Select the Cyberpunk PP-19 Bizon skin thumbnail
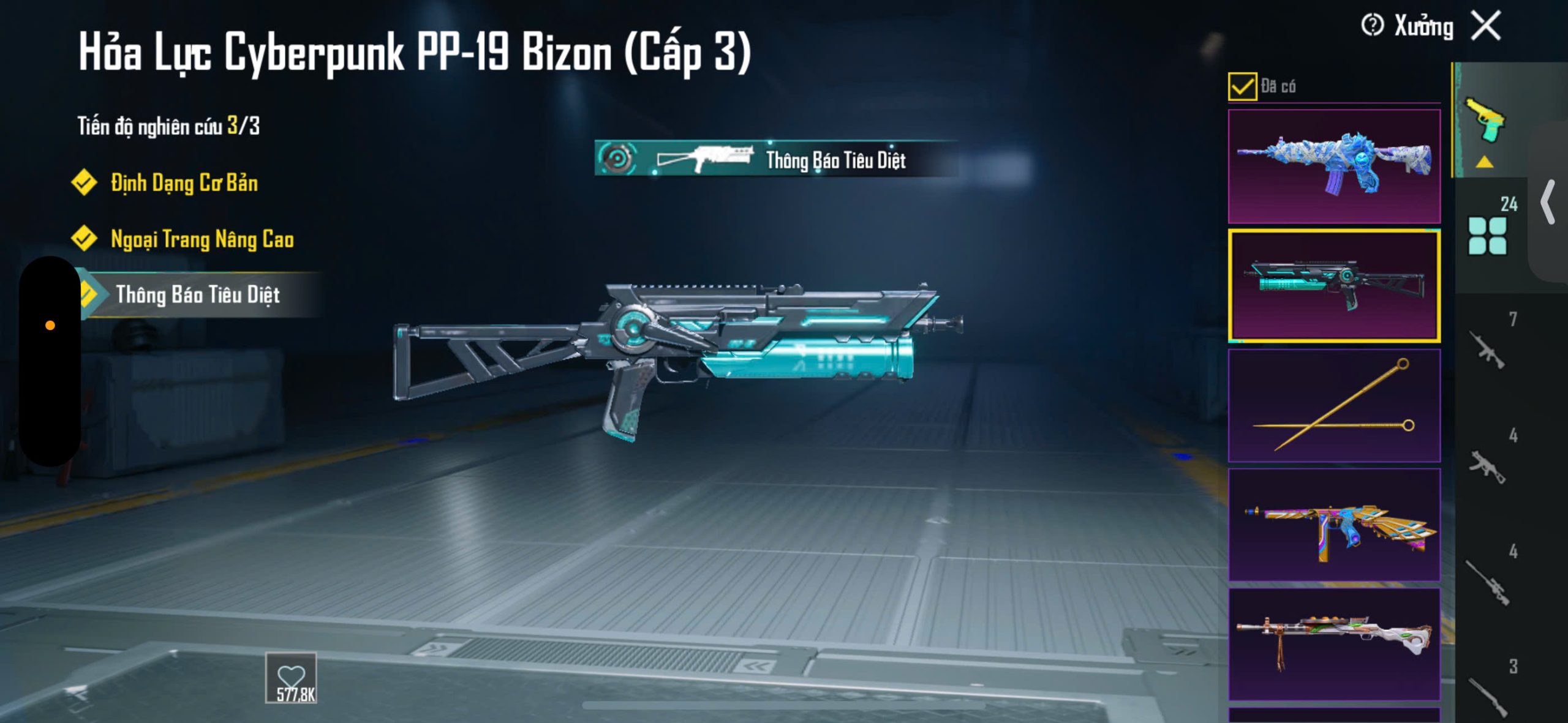This screenshot has height=723, width=1568. pyautogui.click(x=1334, y=285)
